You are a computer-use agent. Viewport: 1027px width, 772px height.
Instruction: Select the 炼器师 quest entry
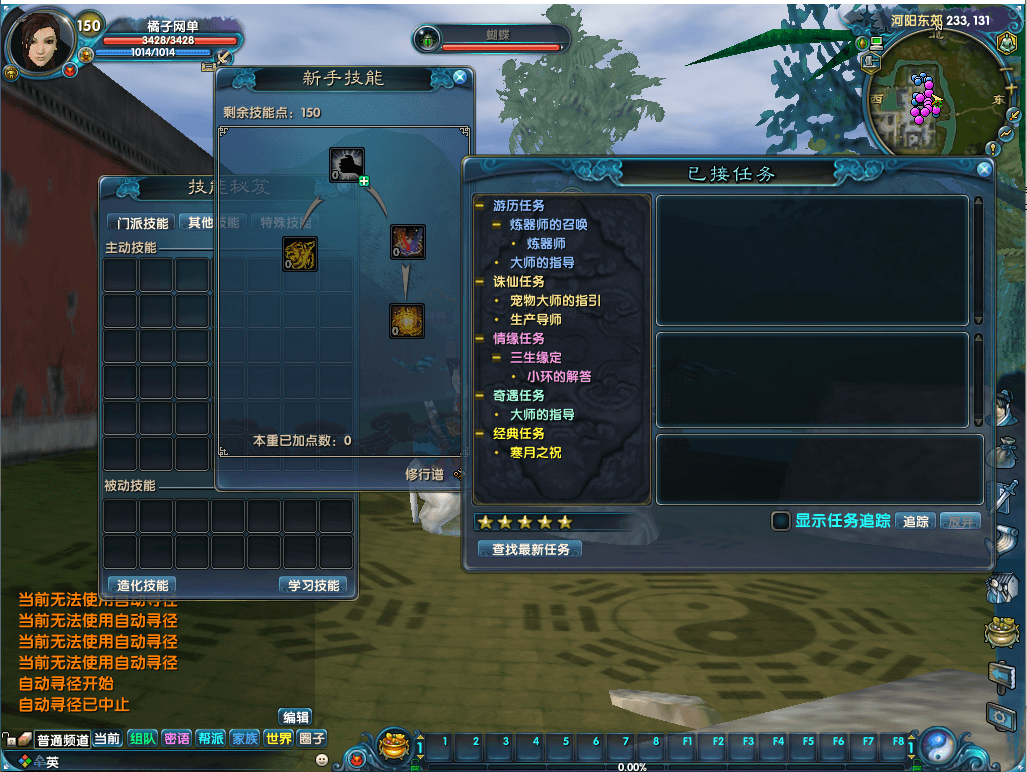pyautogui.click(x=546, y=243)
